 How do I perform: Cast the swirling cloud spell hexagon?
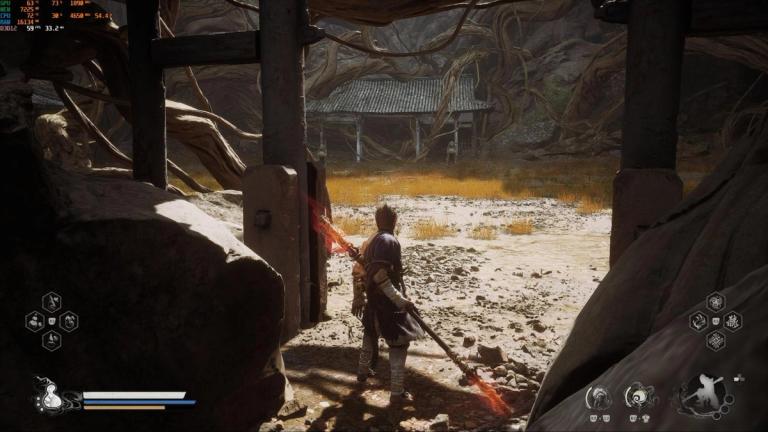pyautogui.click(x=699, y=321)
